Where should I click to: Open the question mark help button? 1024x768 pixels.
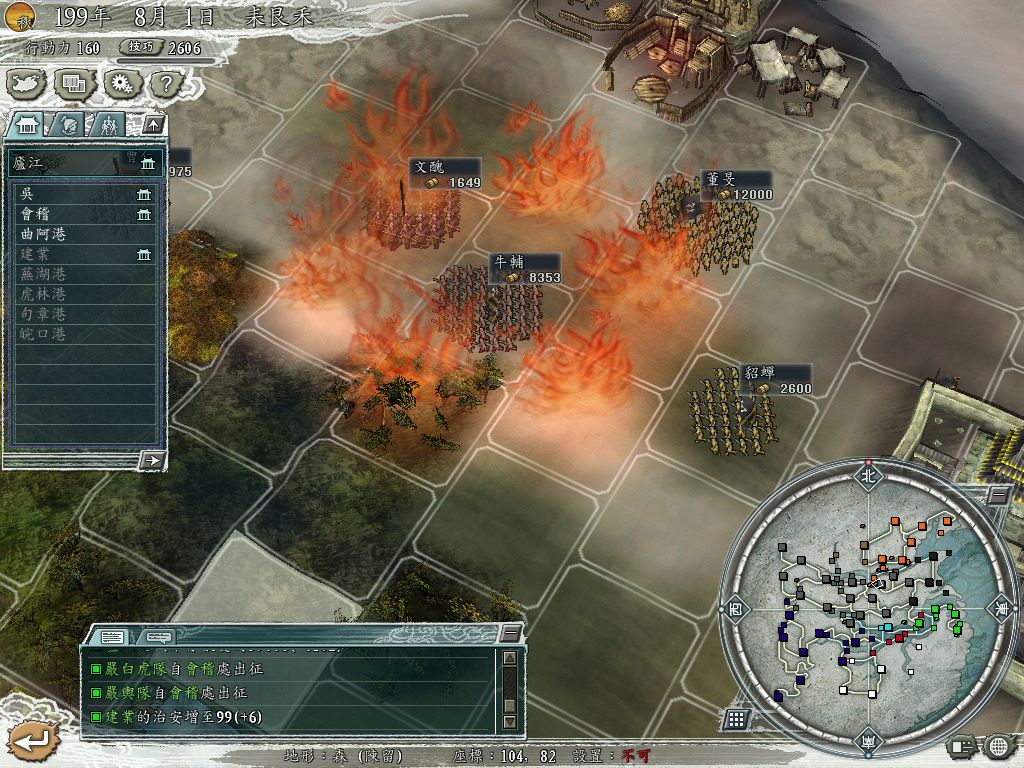(166, 84)
